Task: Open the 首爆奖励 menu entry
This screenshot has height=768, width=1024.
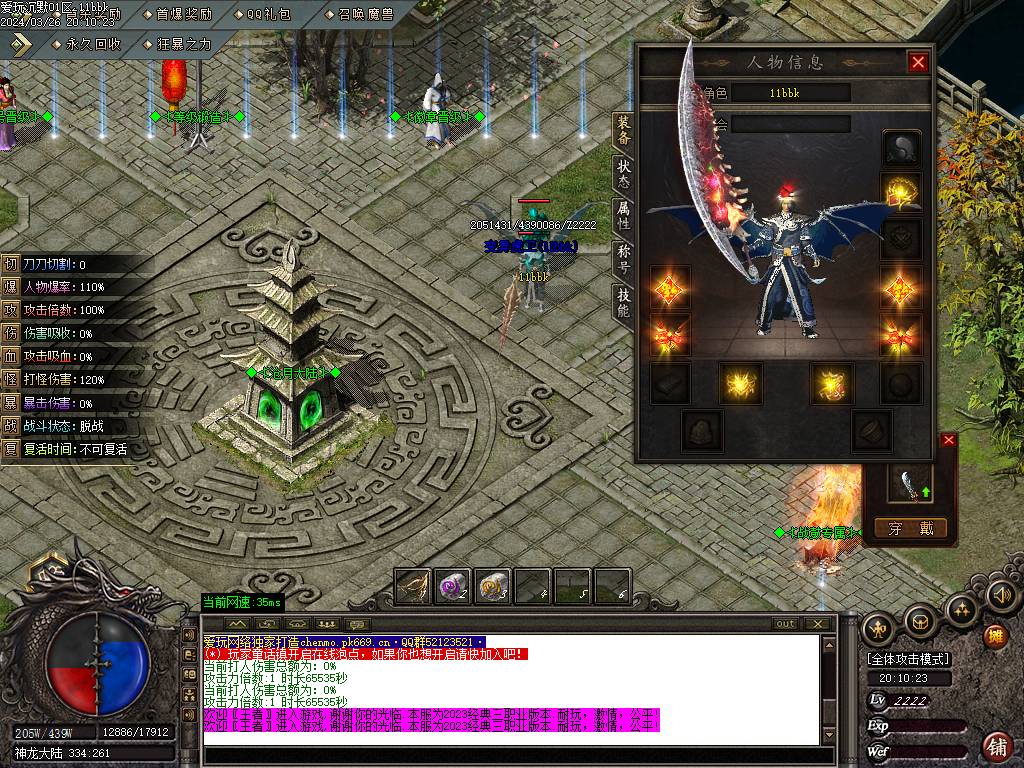Action: [x=184, y=14]
